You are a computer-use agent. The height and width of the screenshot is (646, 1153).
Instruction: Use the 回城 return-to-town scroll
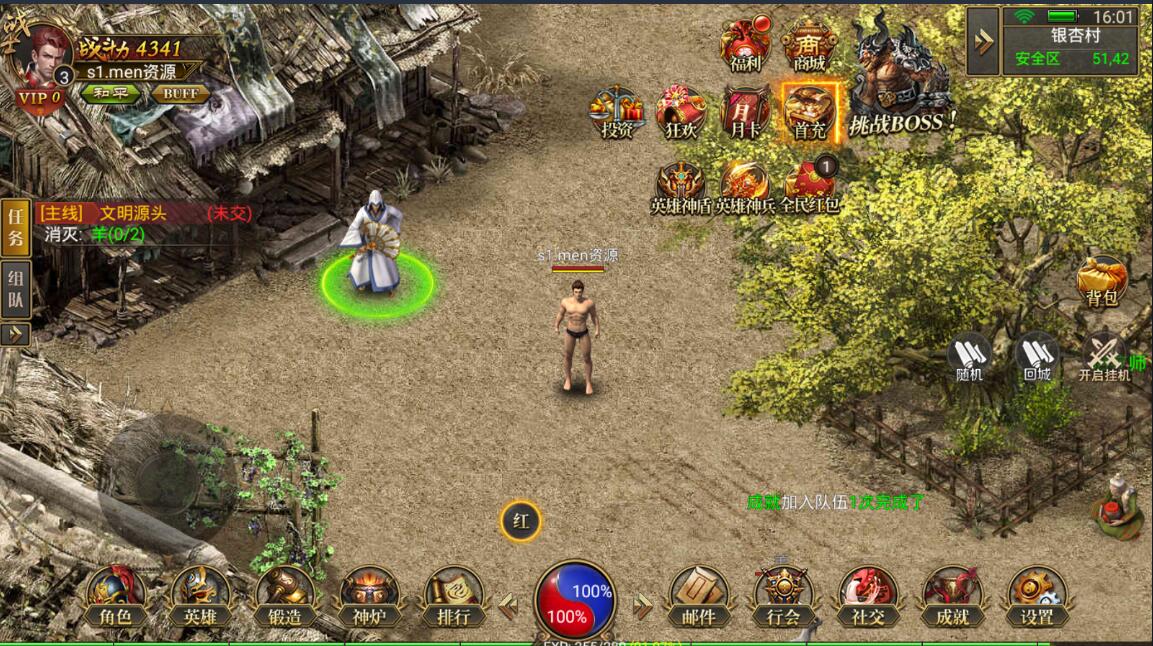(1037, 357)
